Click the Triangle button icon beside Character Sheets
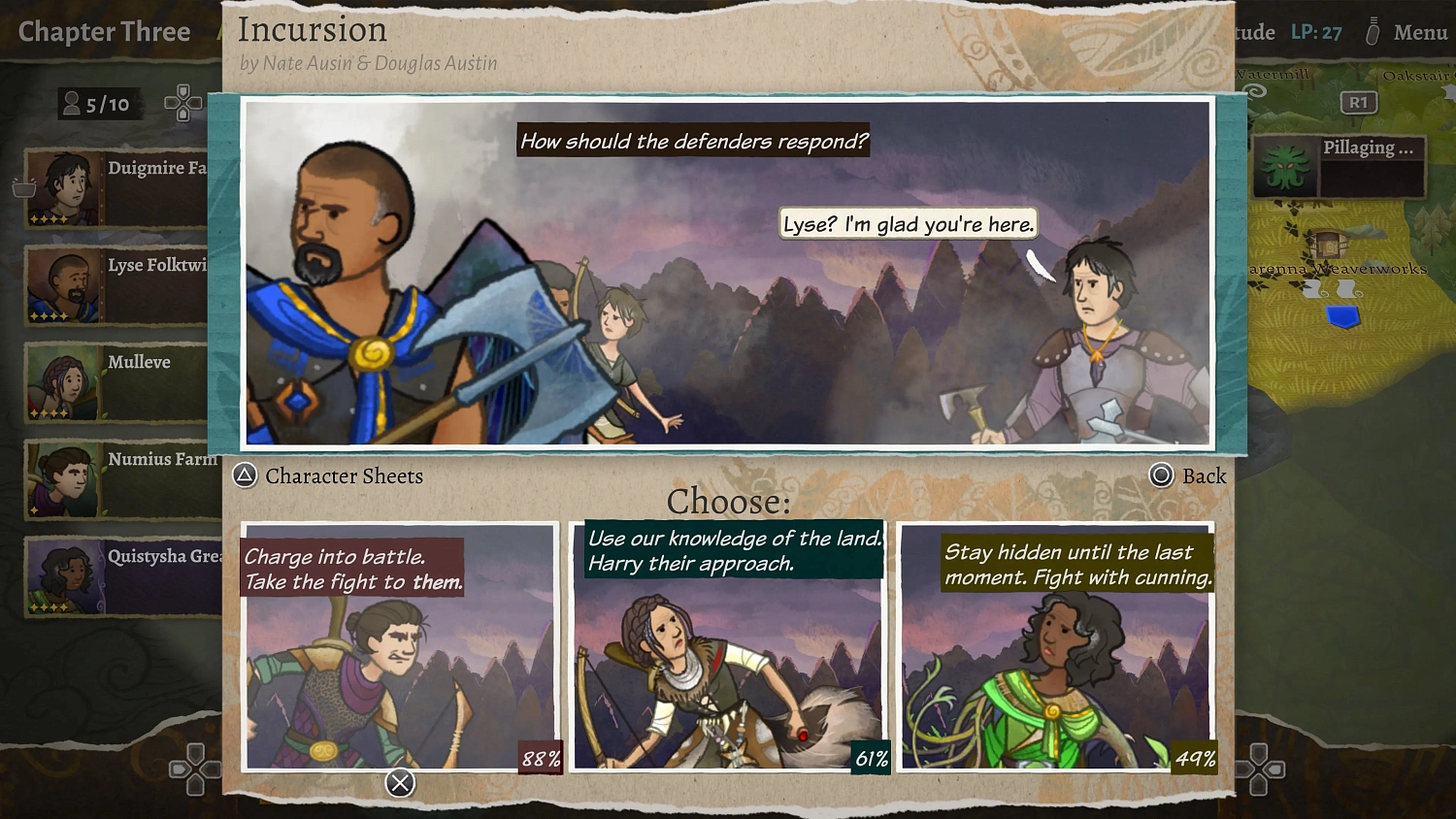The image size is (1456, 819). click(x=244, y=475)
